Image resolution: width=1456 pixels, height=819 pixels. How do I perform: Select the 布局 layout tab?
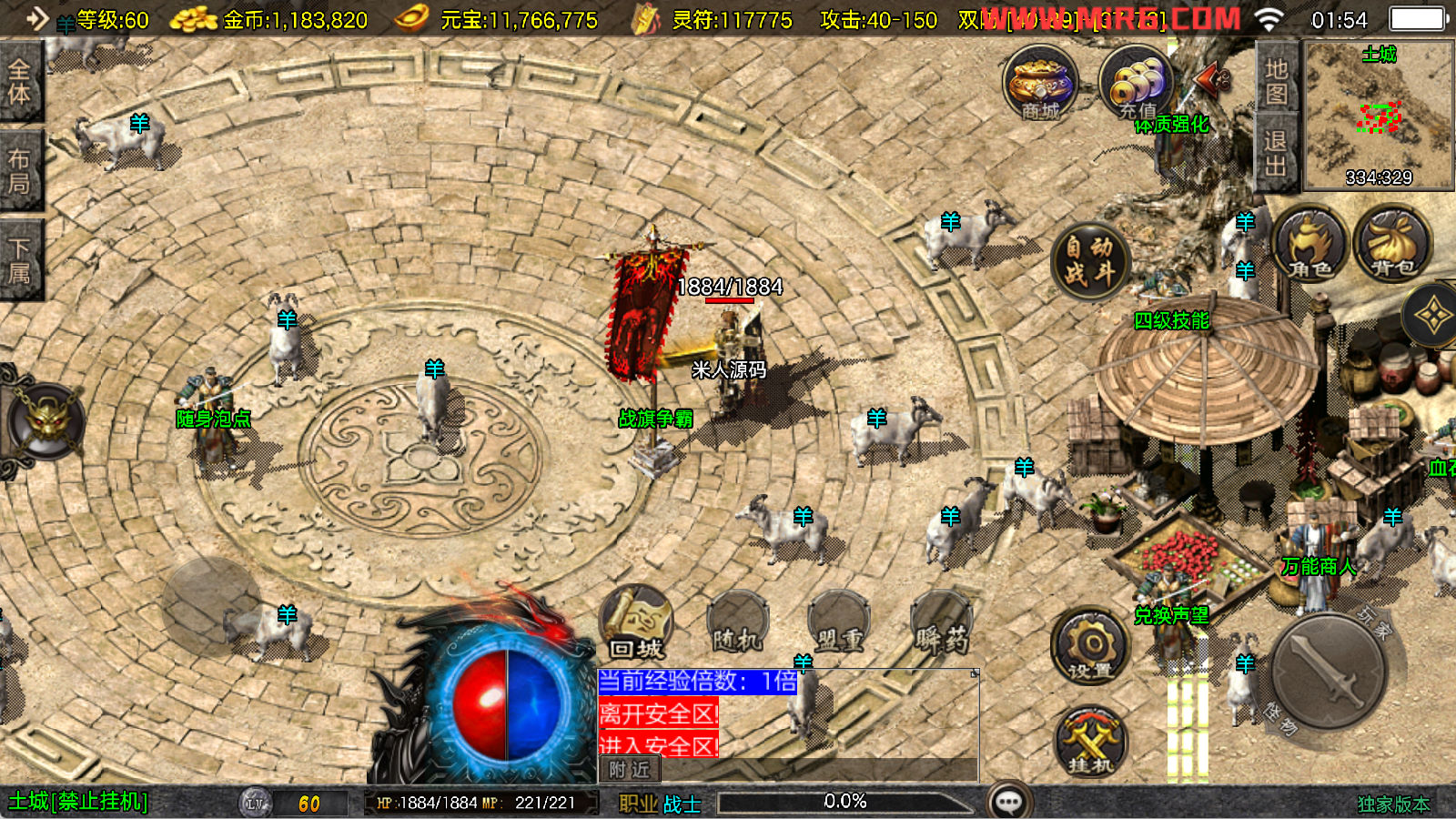point(20,171)
